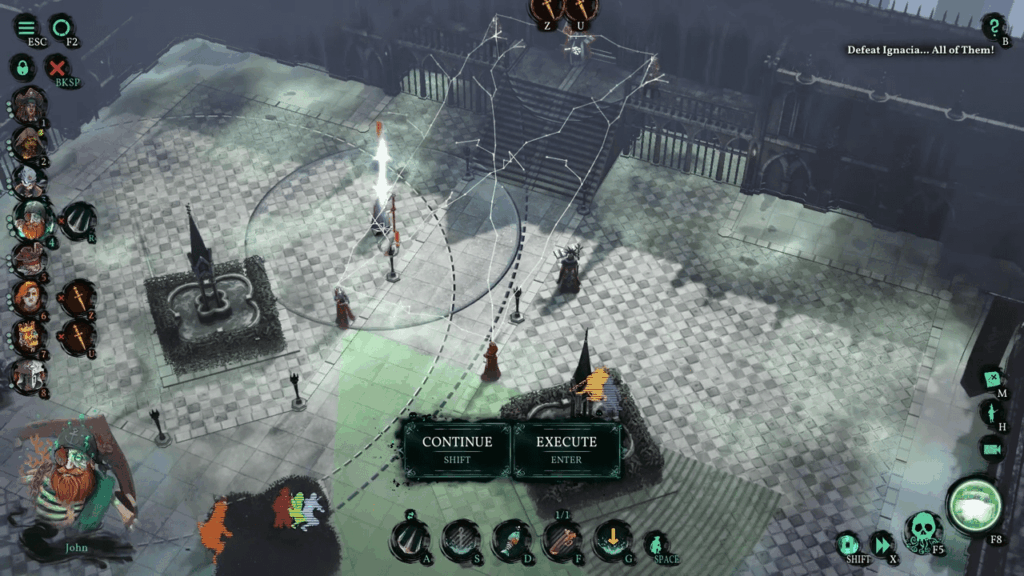Click the EXECUTE button
This screenshot has width=1024, height=576.
(x=566, y=449)
